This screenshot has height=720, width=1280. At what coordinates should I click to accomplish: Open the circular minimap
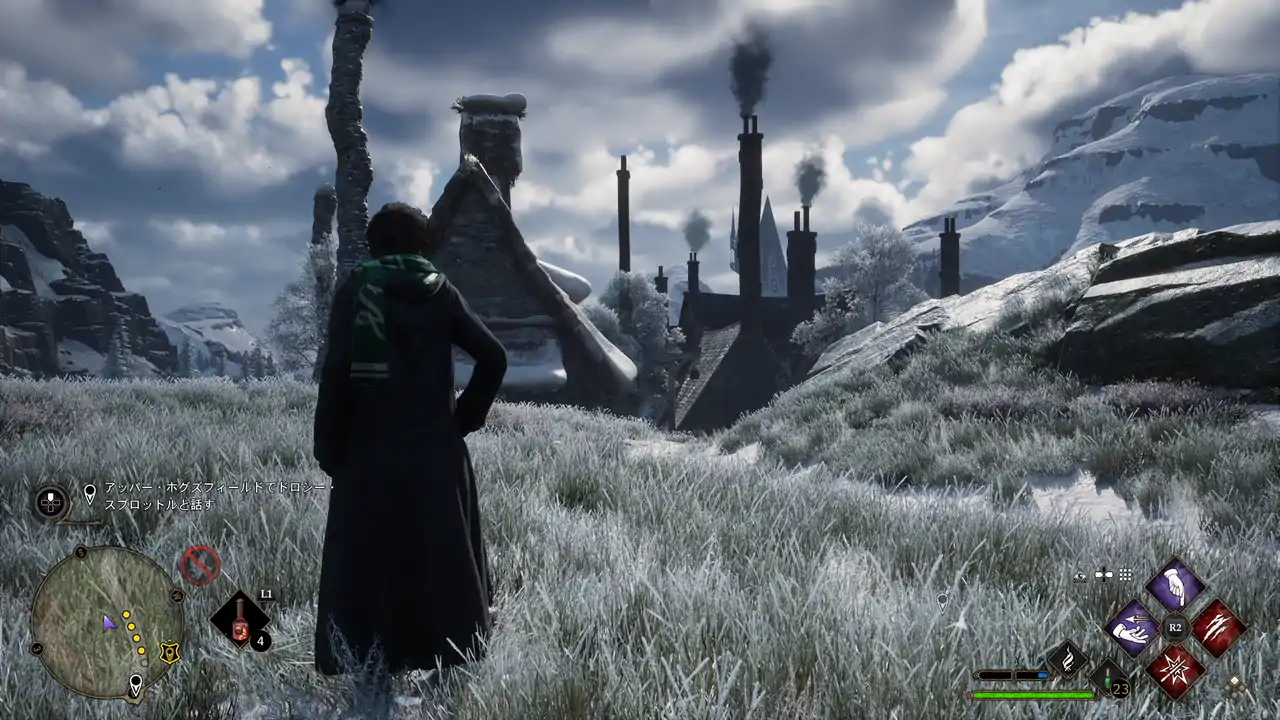(x=106, y=622)
